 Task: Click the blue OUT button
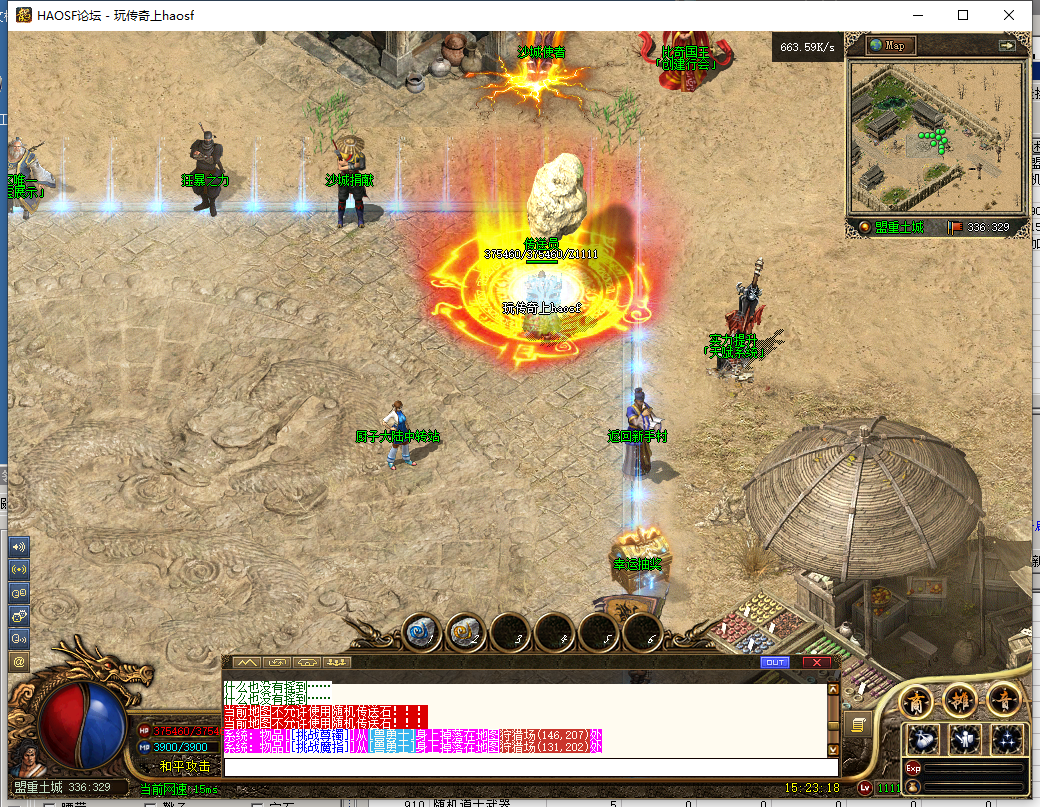774,662
